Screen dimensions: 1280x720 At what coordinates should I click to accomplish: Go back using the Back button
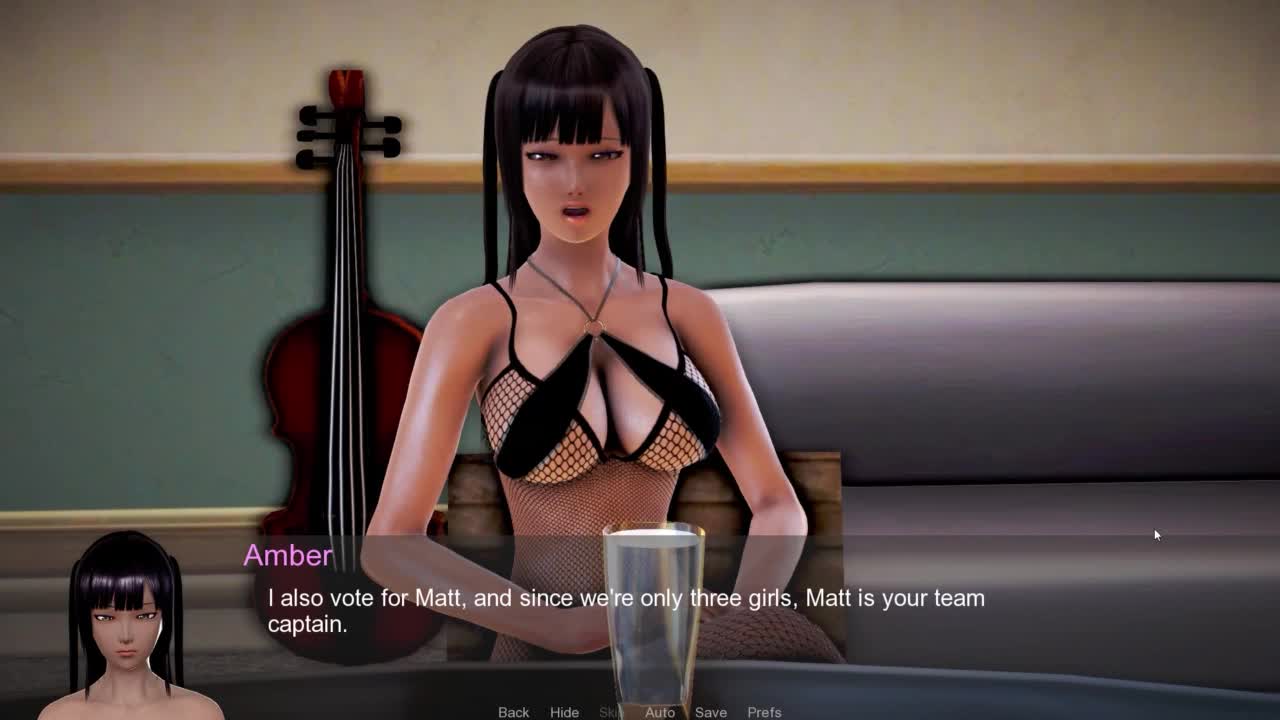pyautogui.click(x=513, y=712)
